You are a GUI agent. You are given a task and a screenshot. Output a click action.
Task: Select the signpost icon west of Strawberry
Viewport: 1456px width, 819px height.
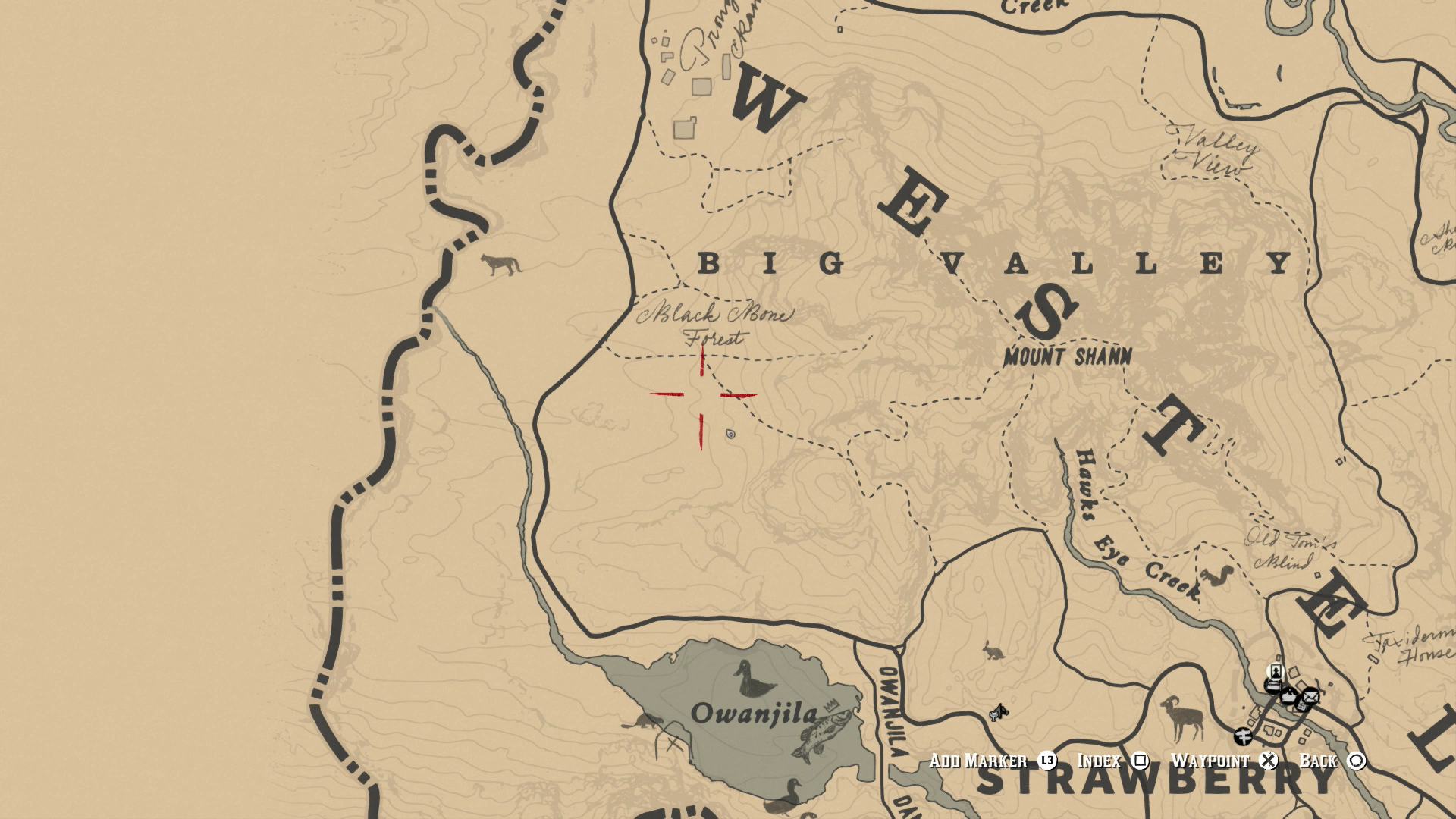tap(1243, 736)
